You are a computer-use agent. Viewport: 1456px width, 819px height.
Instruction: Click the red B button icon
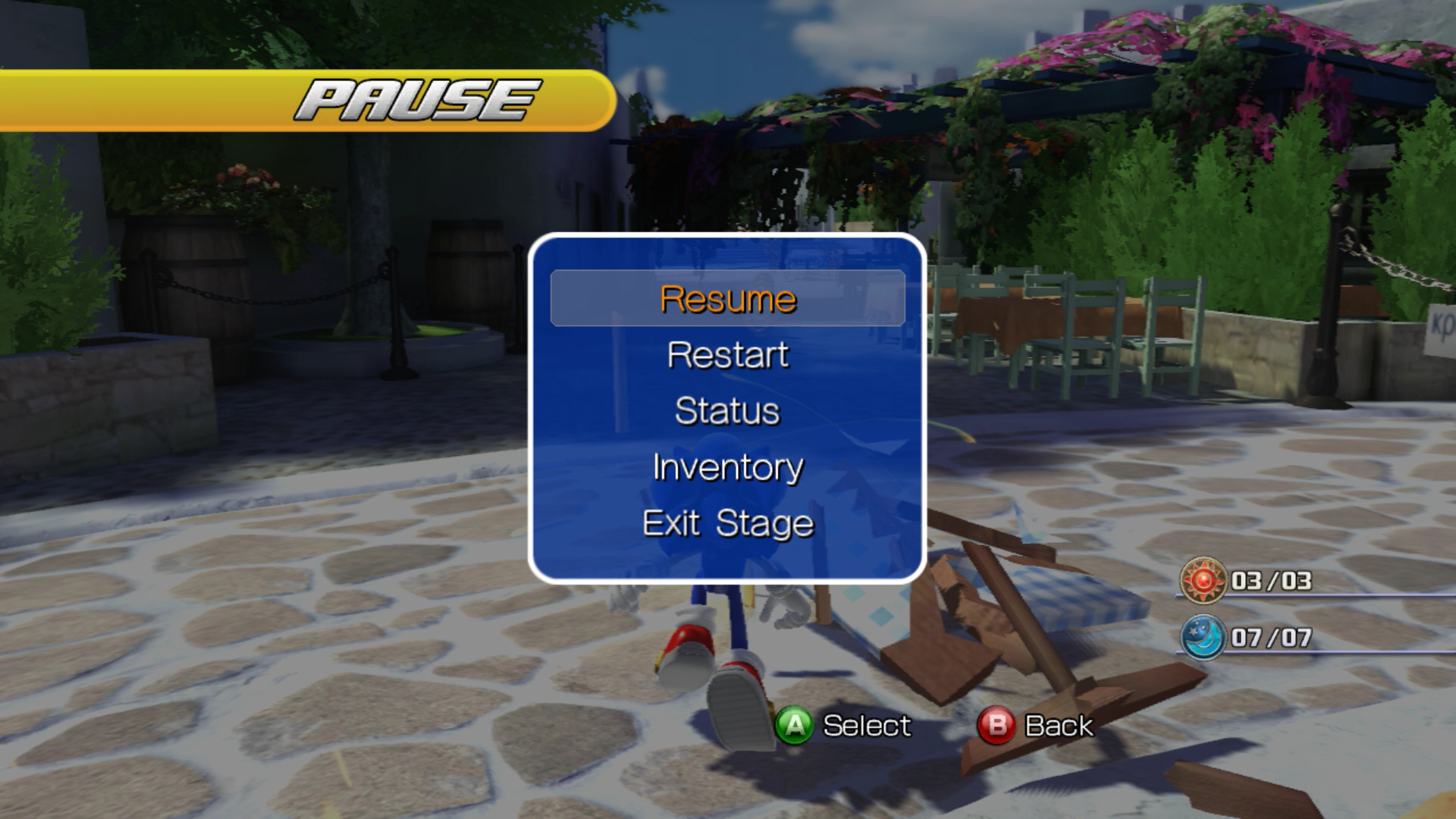[994, 726]
